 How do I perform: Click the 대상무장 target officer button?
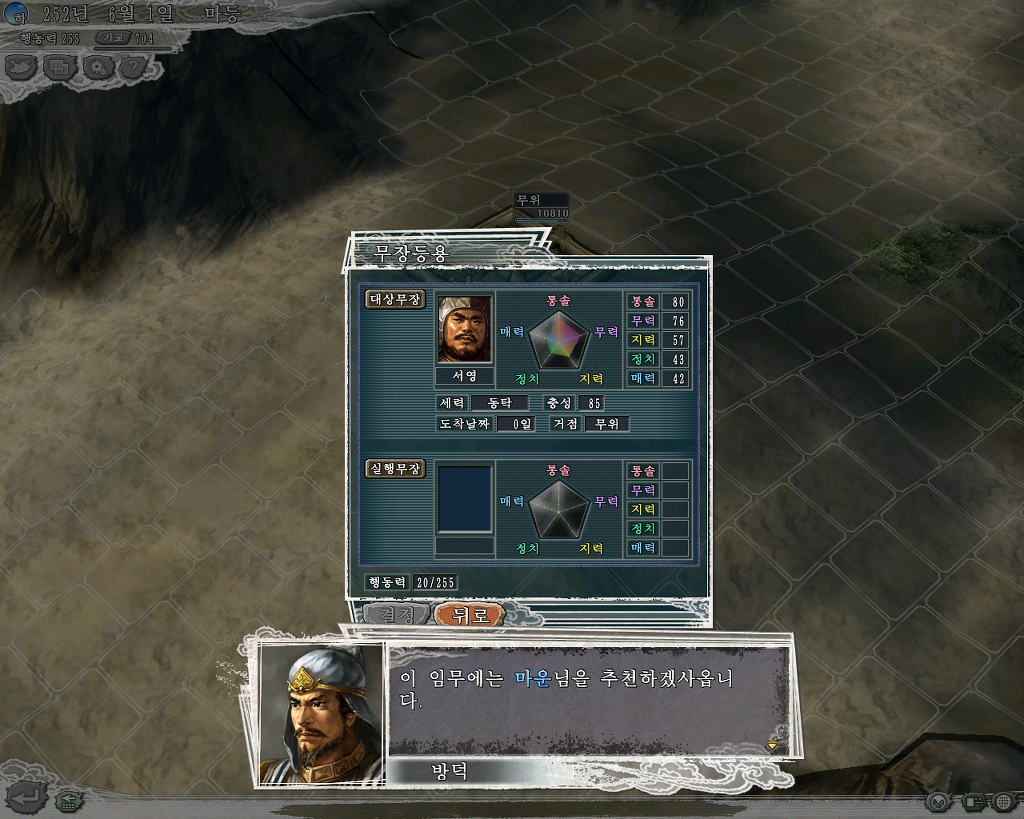tap(396, 299)
